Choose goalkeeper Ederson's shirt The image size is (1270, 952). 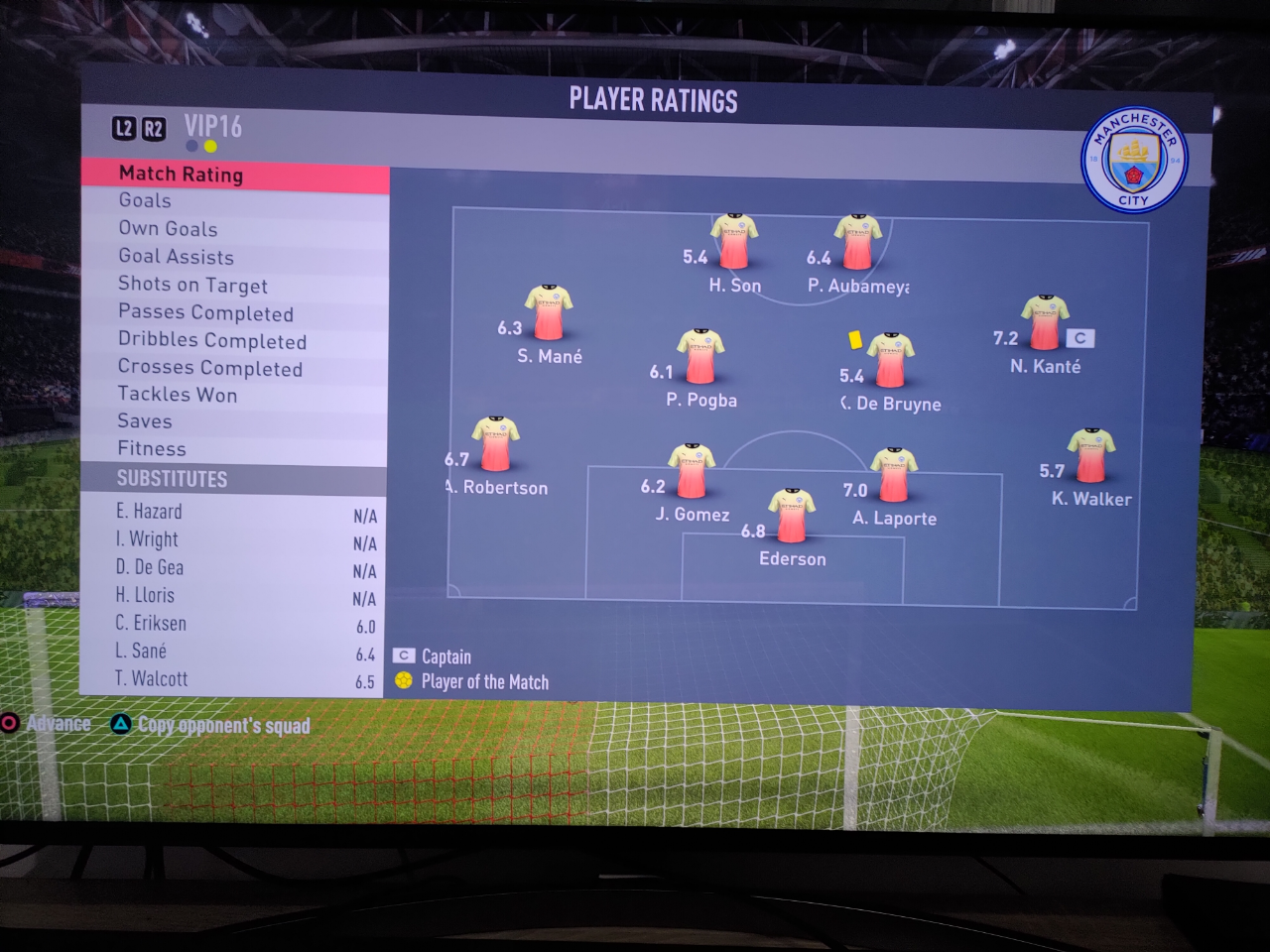(792, 515)
